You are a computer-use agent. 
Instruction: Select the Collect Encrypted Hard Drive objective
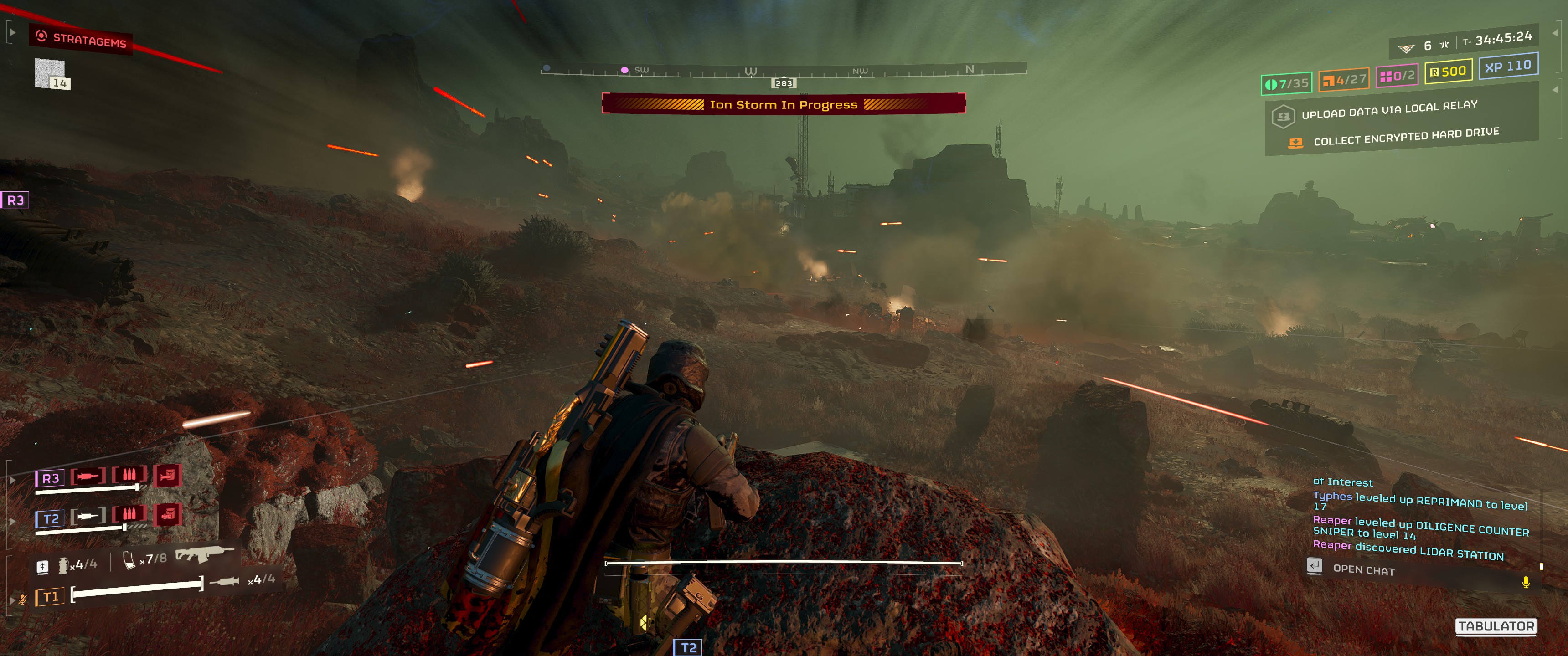(1405, 137)
